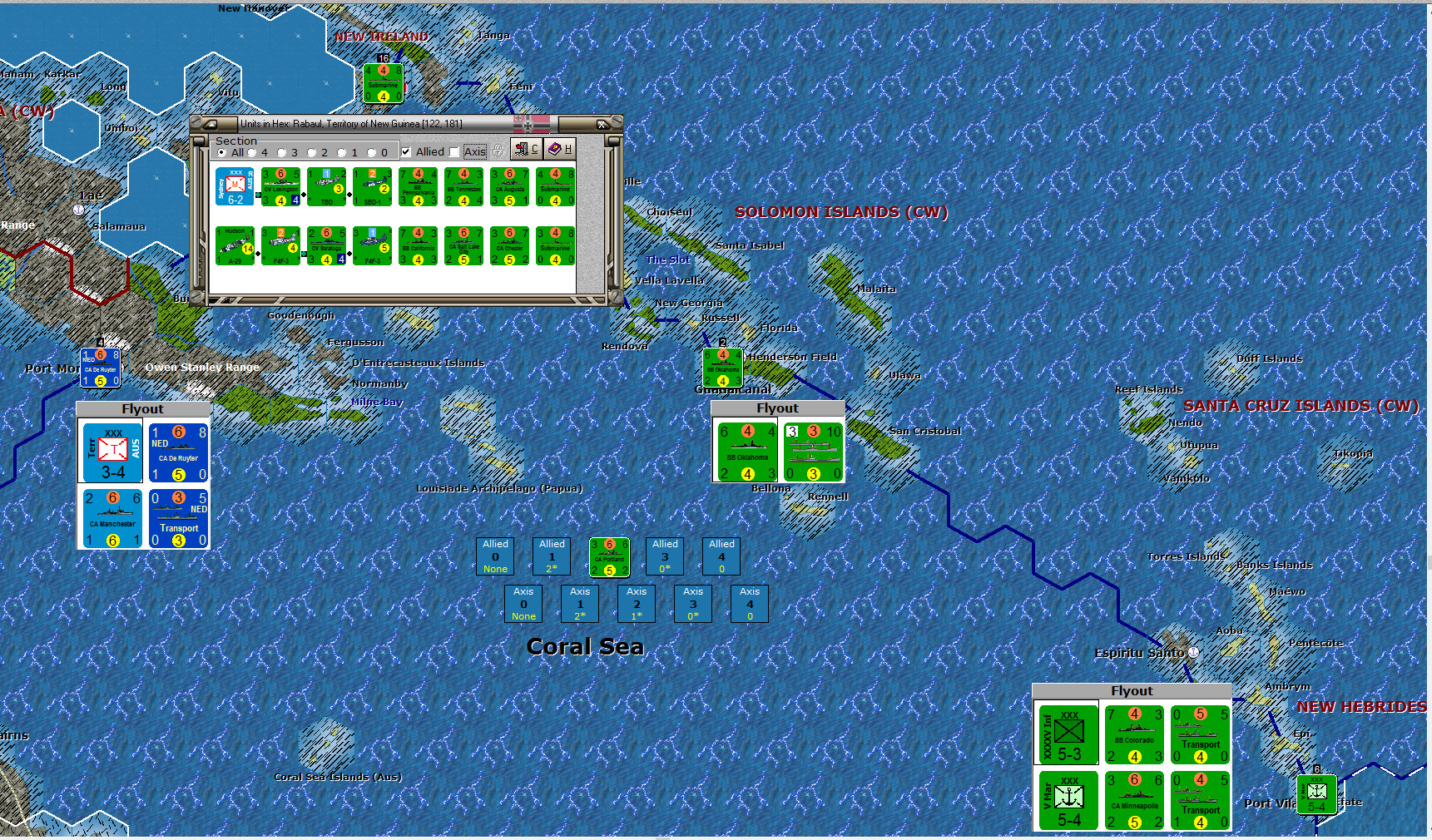Screen dimensions: 1432x840
Task: Click the door icon labeled C
Action: coord(526,148)
